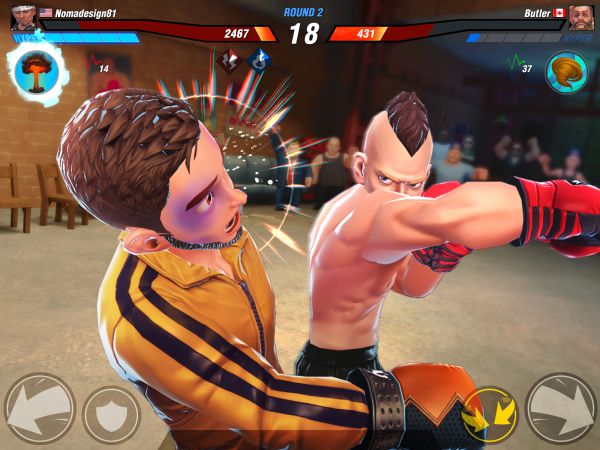This screenshot has height=450, width=600.
Task: Trigger the yellow double-arrow special move
Action: pyautogui.click(x=490, y=412)
